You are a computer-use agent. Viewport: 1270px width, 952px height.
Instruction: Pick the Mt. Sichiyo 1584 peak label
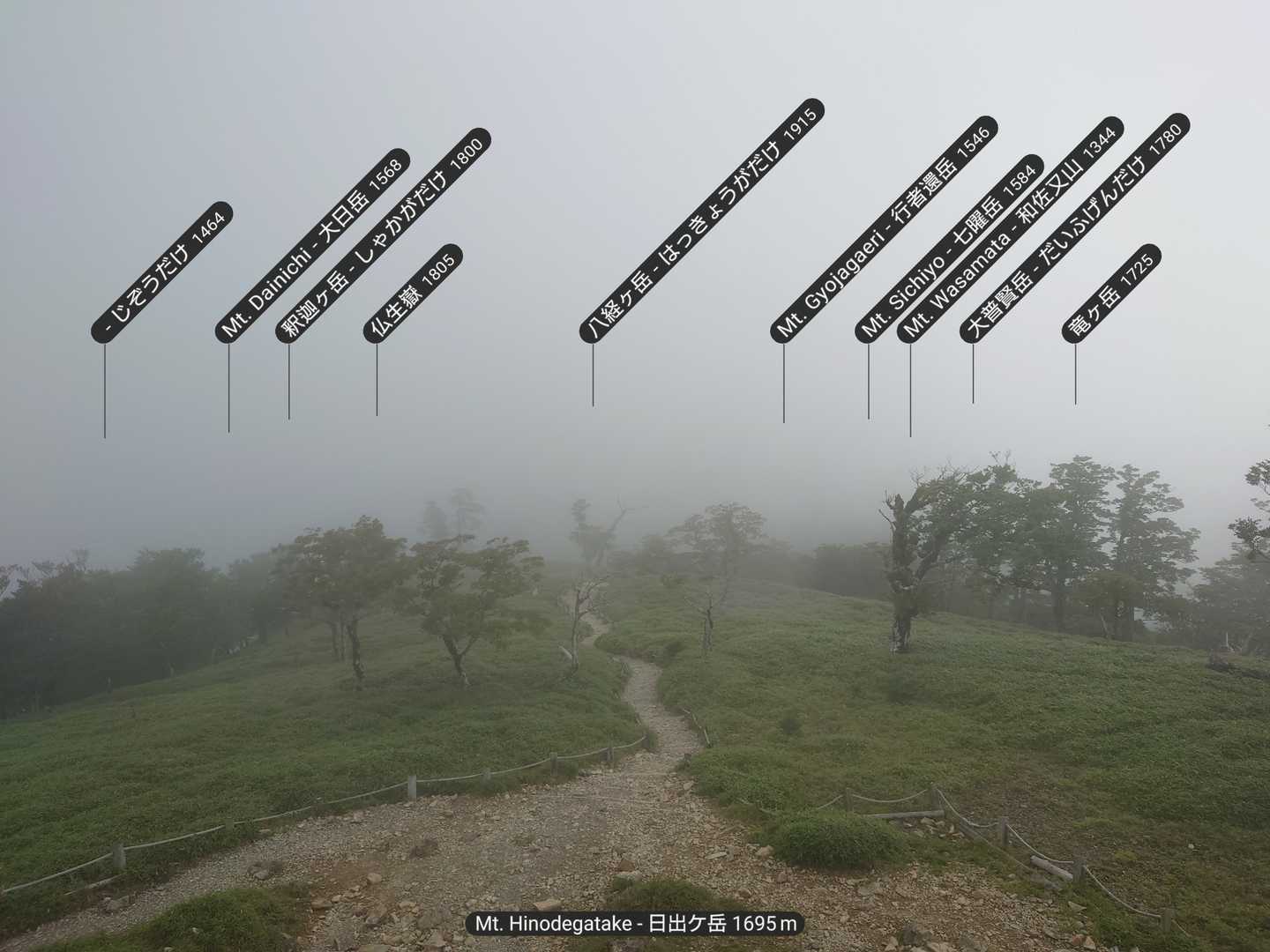[x=949, y=249]
